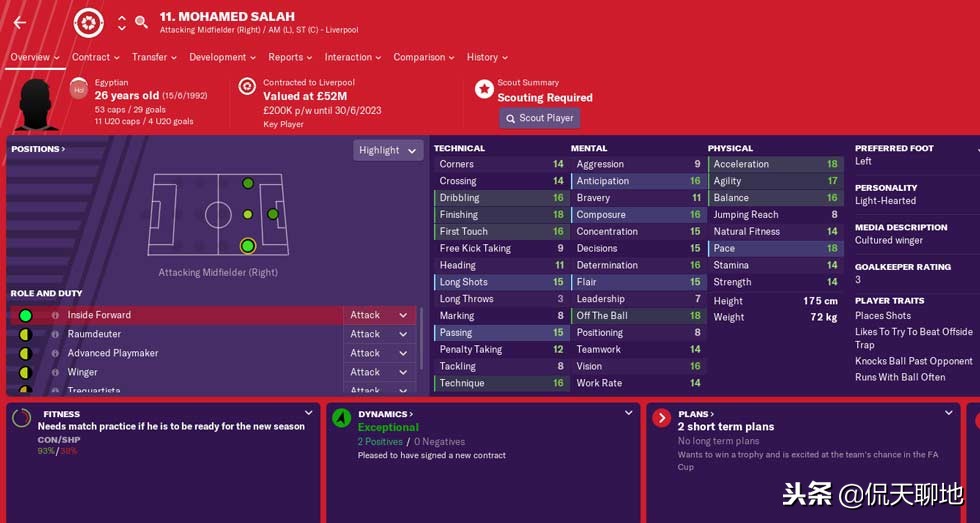
Task: Open the Comparison tab menu
Action: point(424,57)
